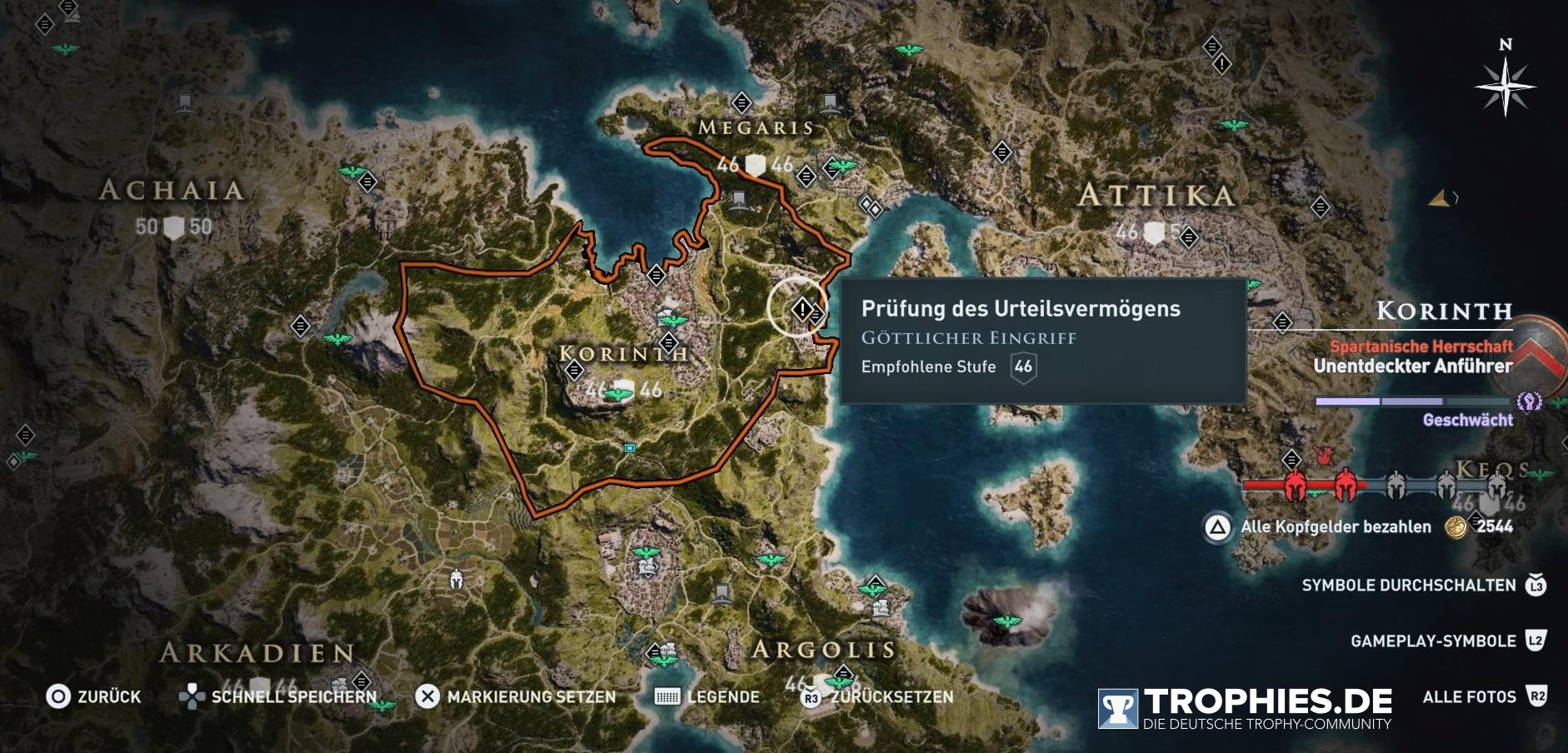Activate Markierung Setzen to place a marker

click(517, 696)
